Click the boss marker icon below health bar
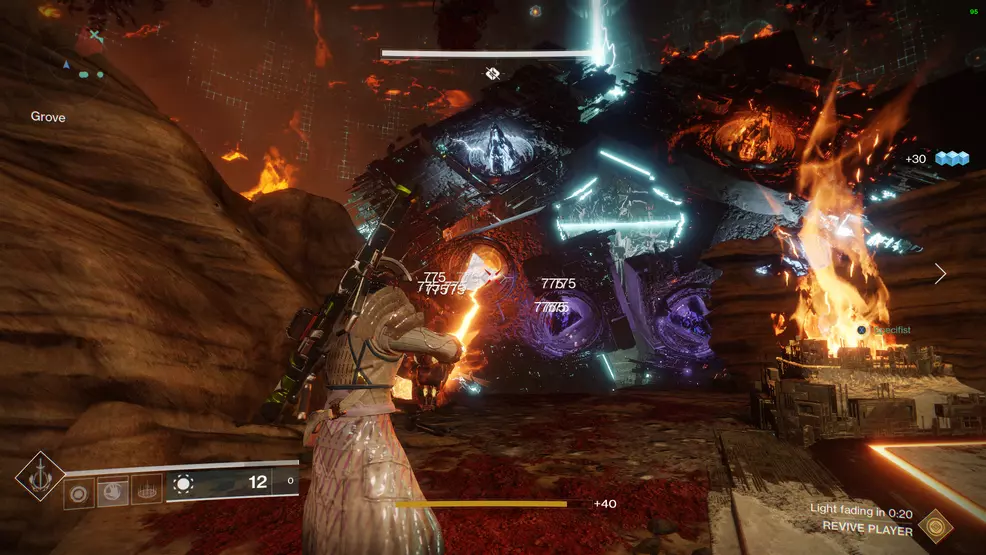The height and width of the screenshot is (555, 986). [492, 73]
